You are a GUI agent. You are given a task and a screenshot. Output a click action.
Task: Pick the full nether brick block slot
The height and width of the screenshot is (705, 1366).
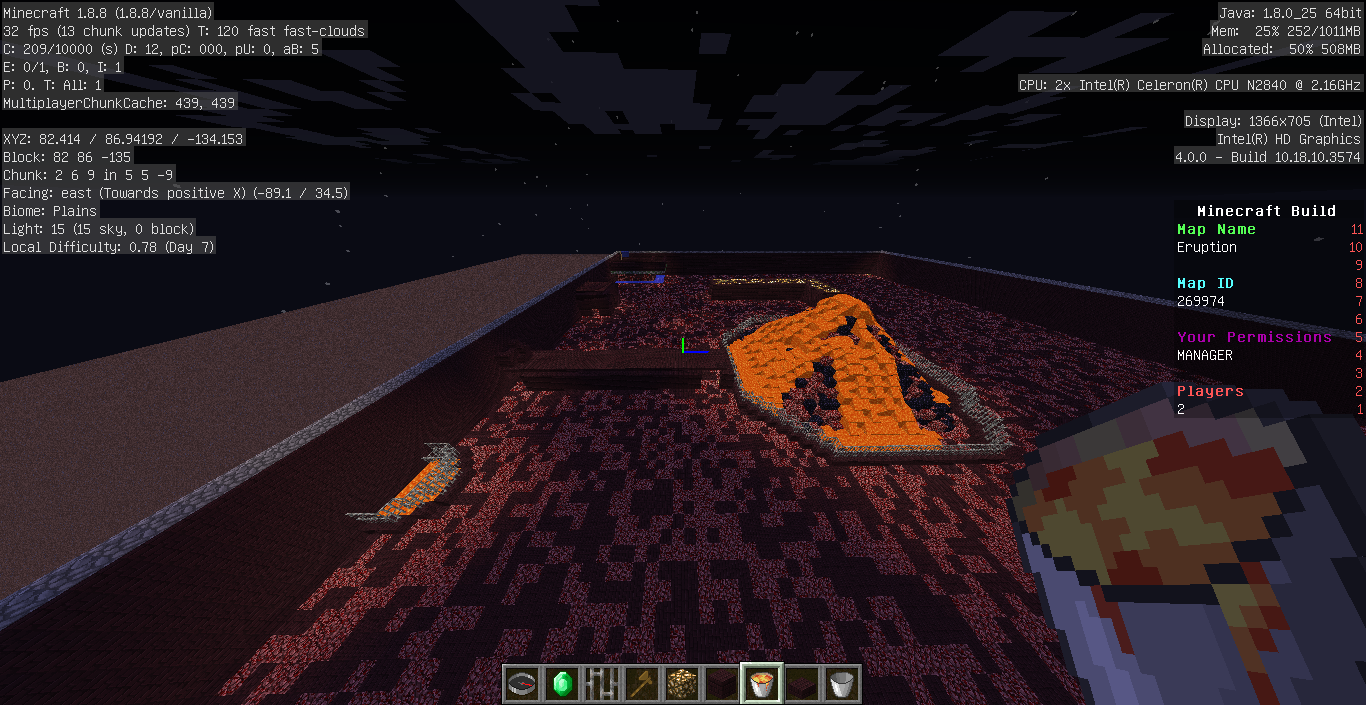(722, 684)
